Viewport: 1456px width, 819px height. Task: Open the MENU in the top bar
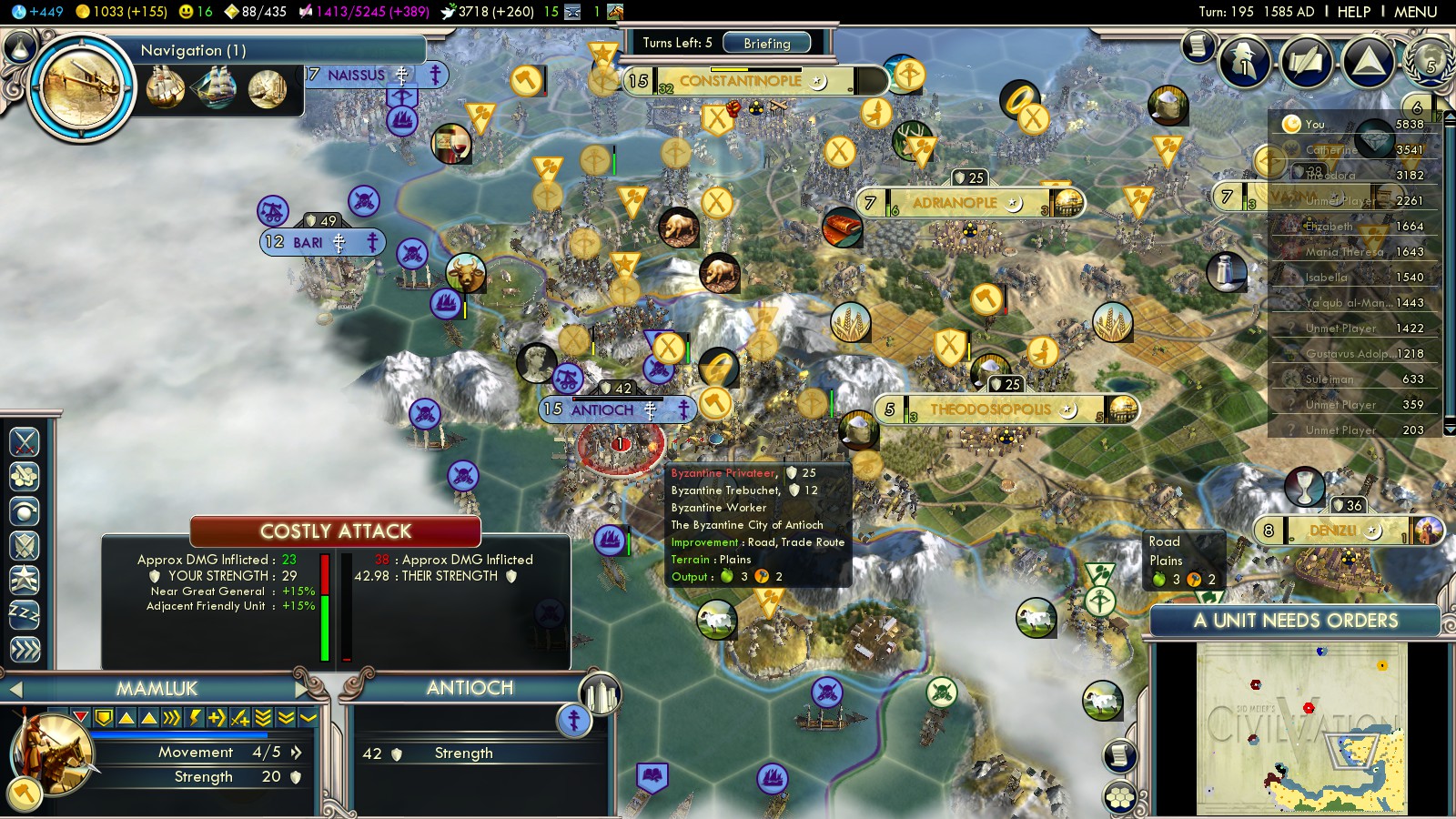coord(1415,12)
